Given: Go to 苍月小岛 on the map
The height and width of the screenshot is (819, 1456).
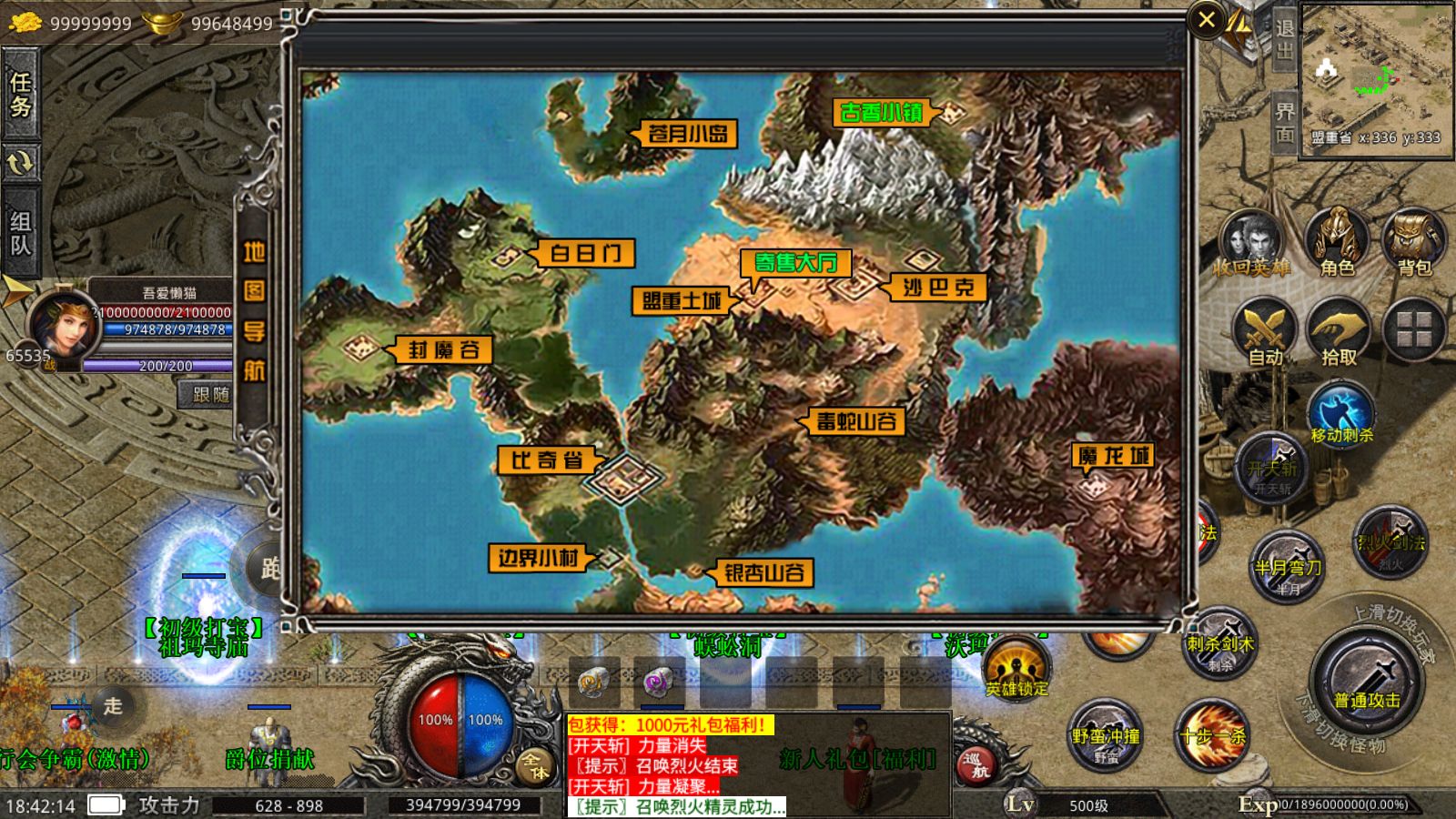Looking at the screenshot, I should [687, 135].
